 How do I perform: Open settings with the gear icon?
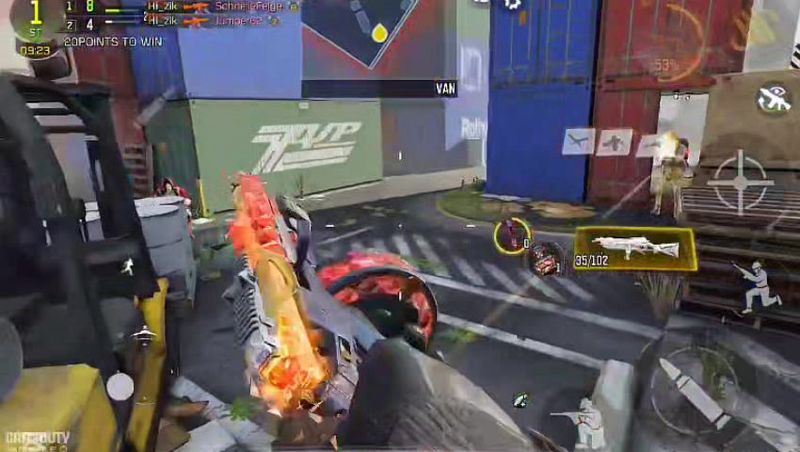(x=513, y=5)
